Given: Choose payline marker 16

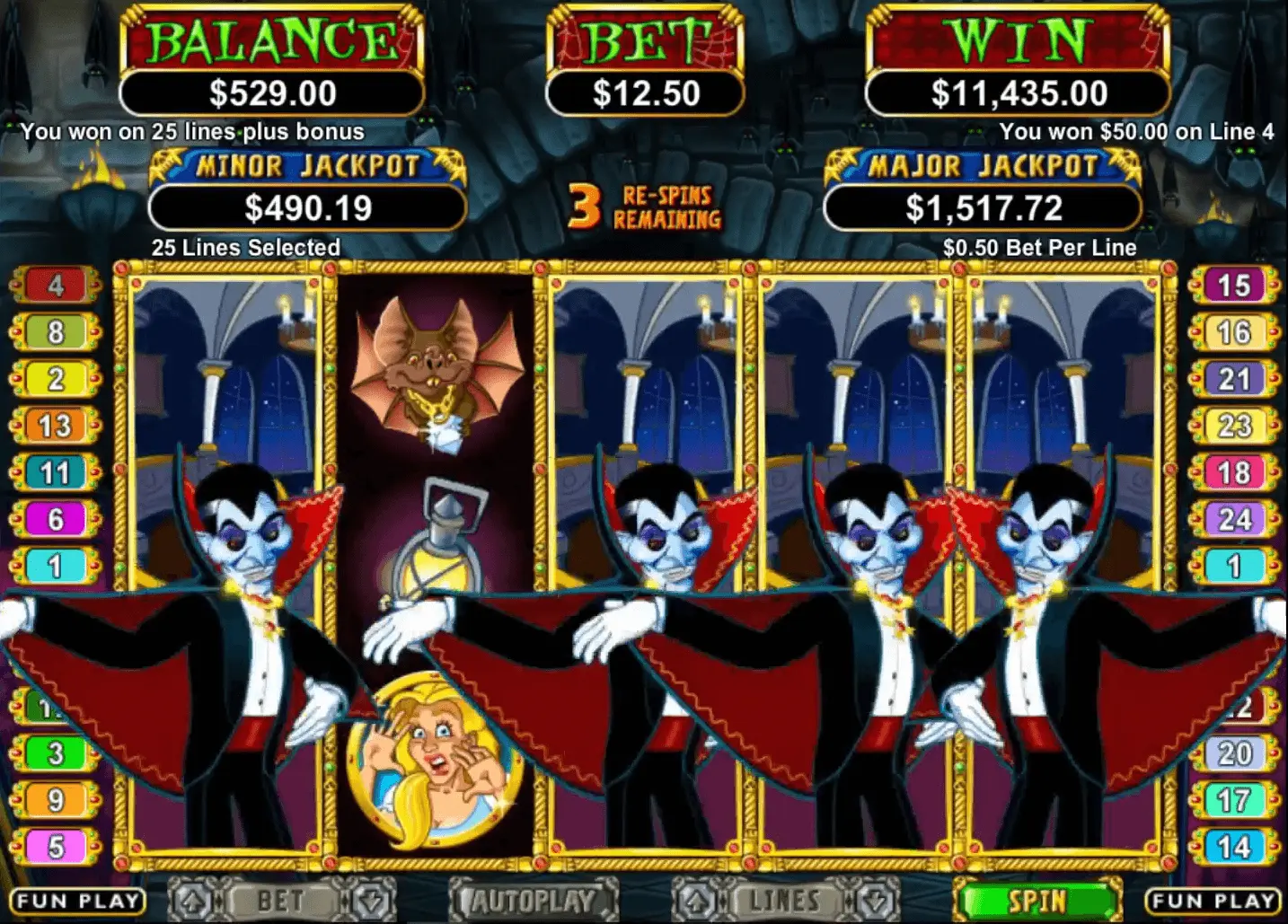Looking at the screenshot, I should point(1233,332).
